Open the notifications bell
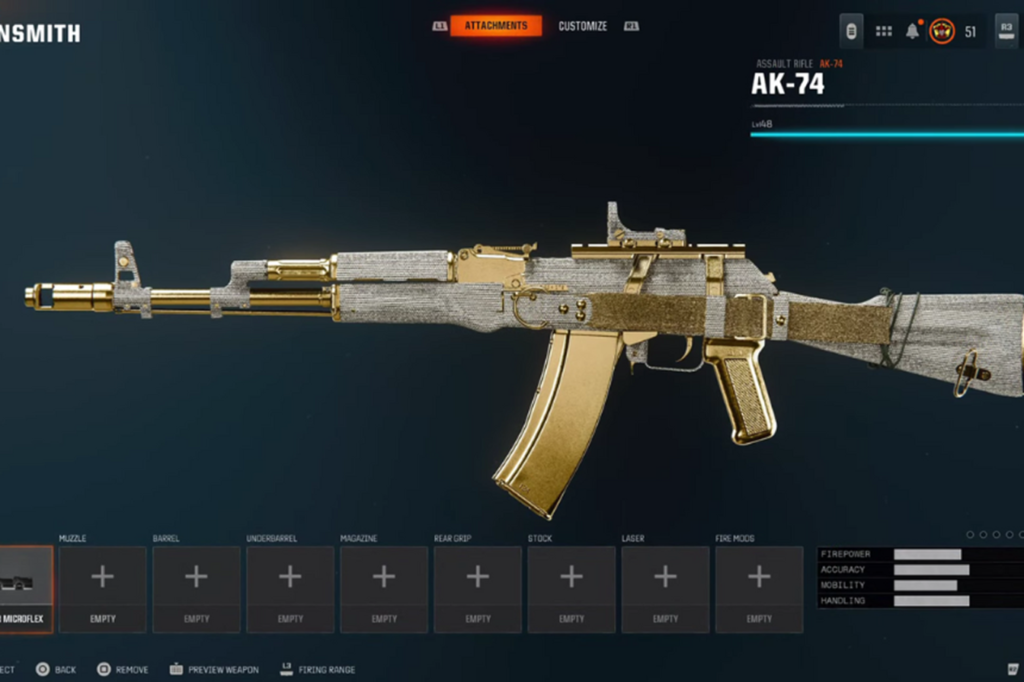Viewport: 1024px width, 682px height. tap(912, 31)
